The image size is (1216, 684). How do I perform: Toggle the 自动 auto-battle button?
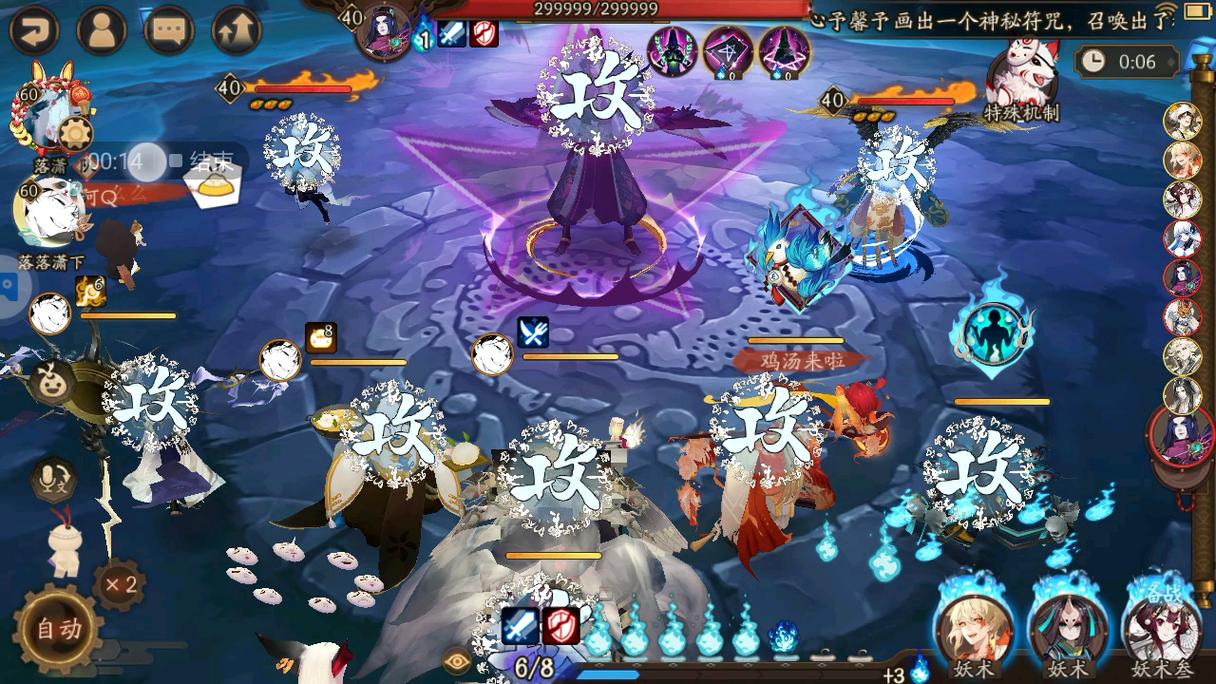click(58, 628)
